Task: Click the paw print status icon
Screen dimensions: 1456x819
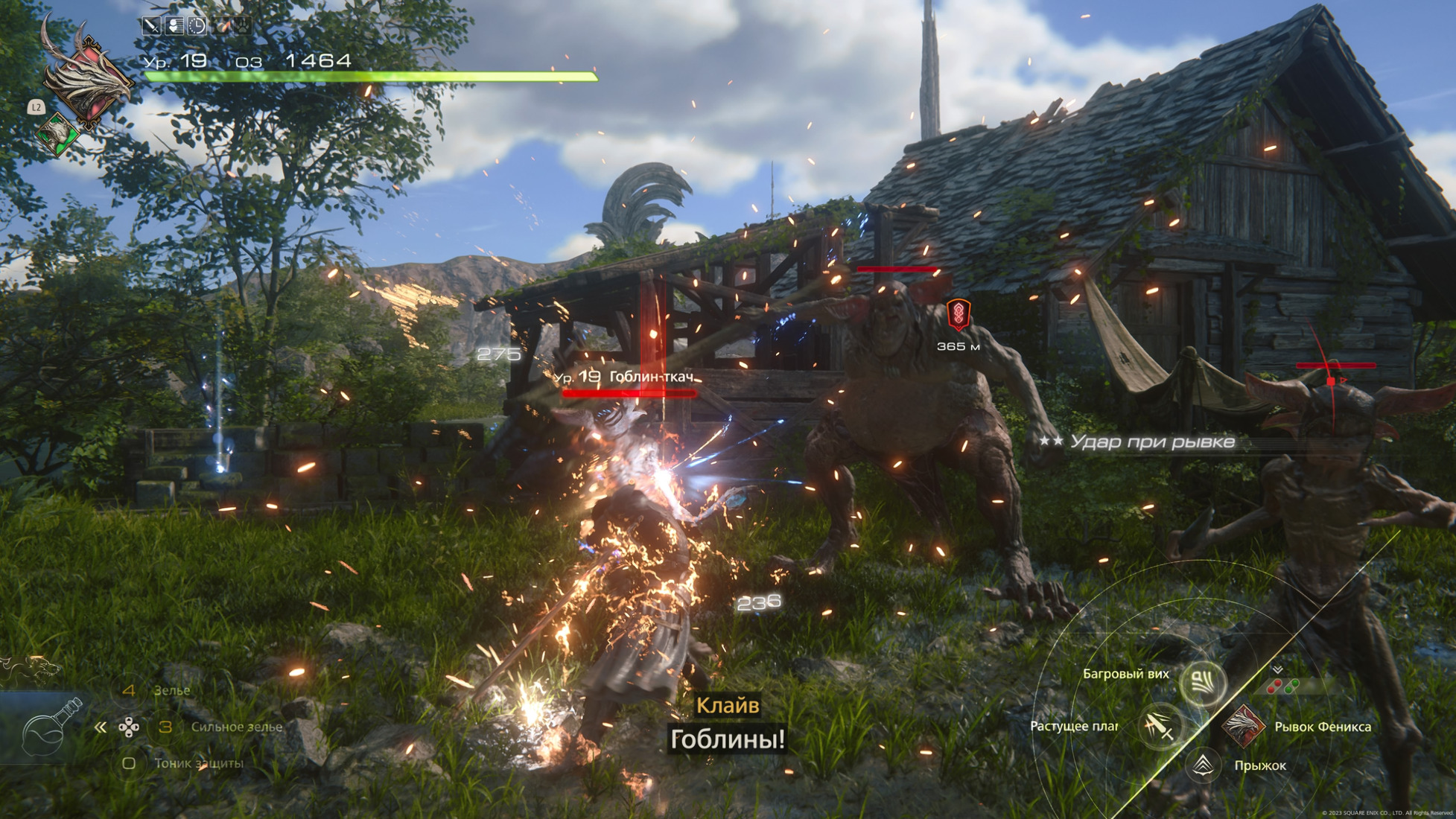Action: 243,26
